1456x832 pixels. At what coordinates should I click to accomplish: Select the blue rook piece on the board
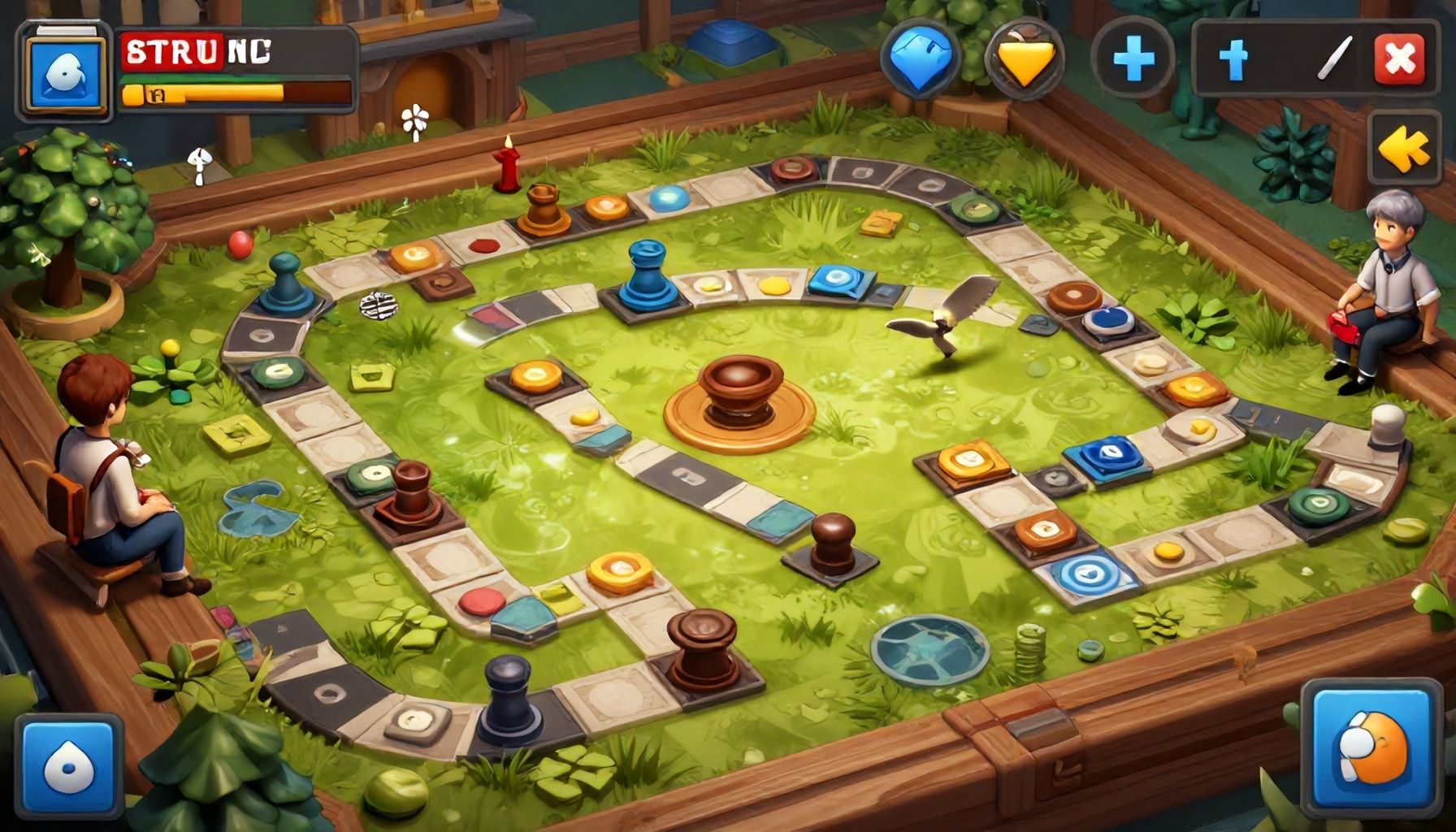coord(646,272)
